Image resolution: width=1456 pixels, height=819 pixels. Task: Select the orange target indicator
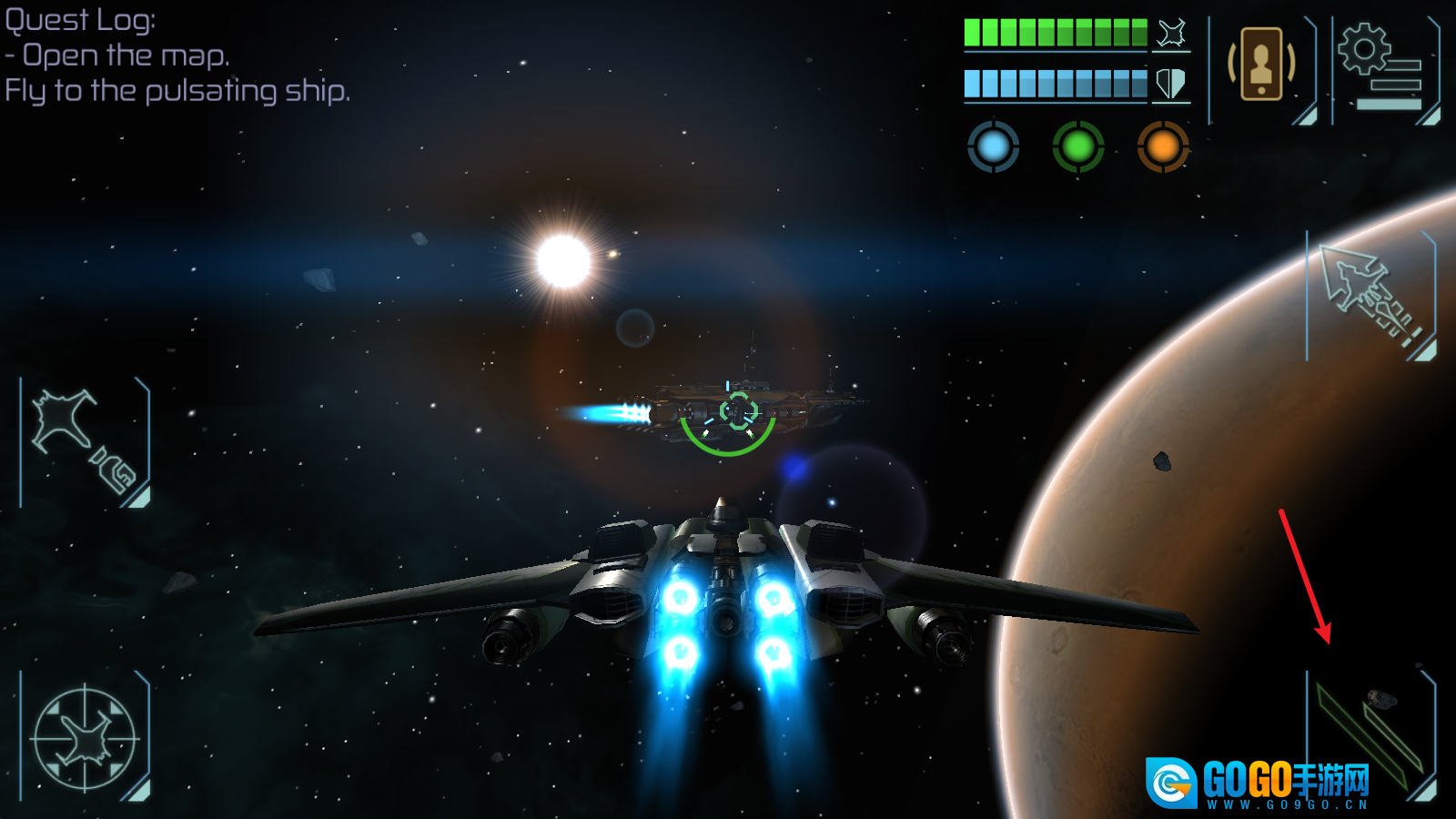coord(1163,147)
